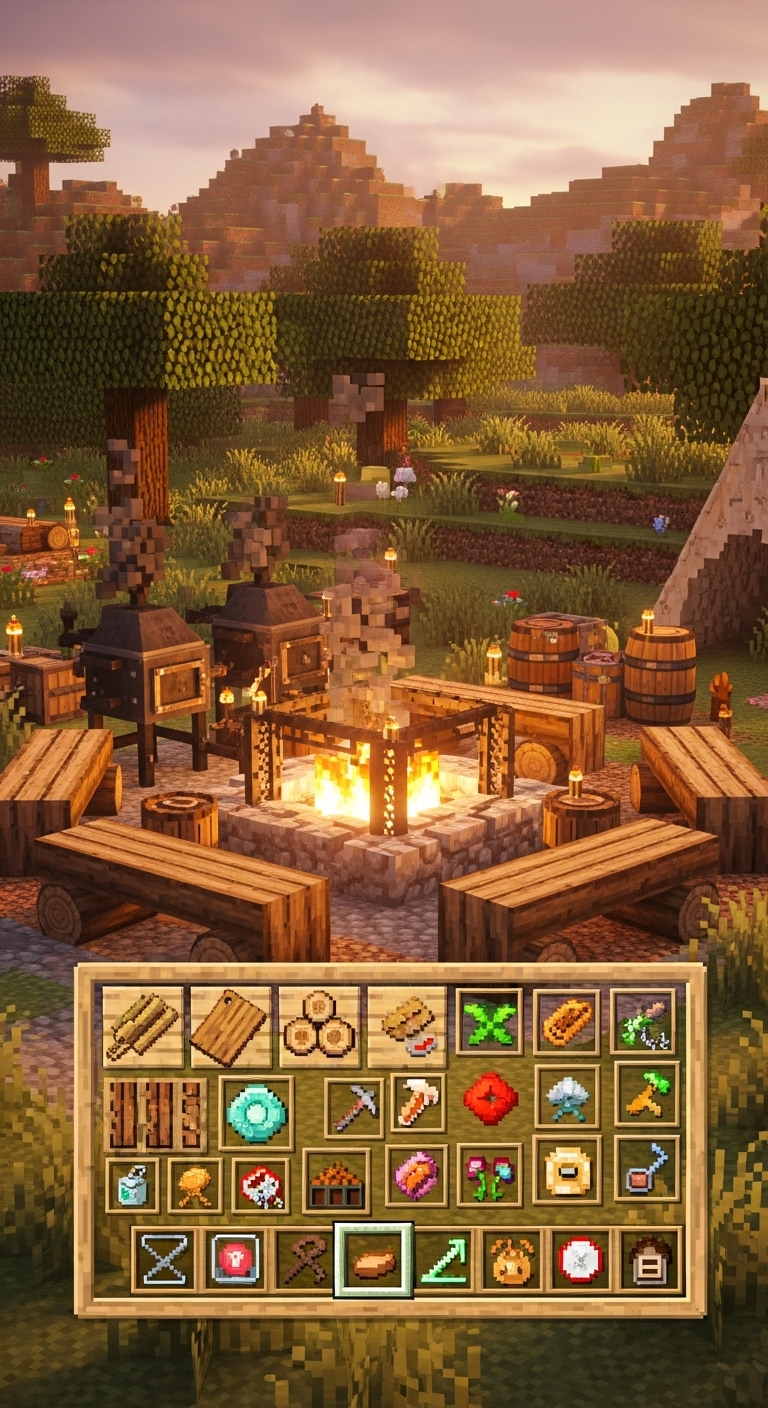Select the golden ring item slot
The height and width of the screenshot is (1408, 768).
tap(567, 1170)
